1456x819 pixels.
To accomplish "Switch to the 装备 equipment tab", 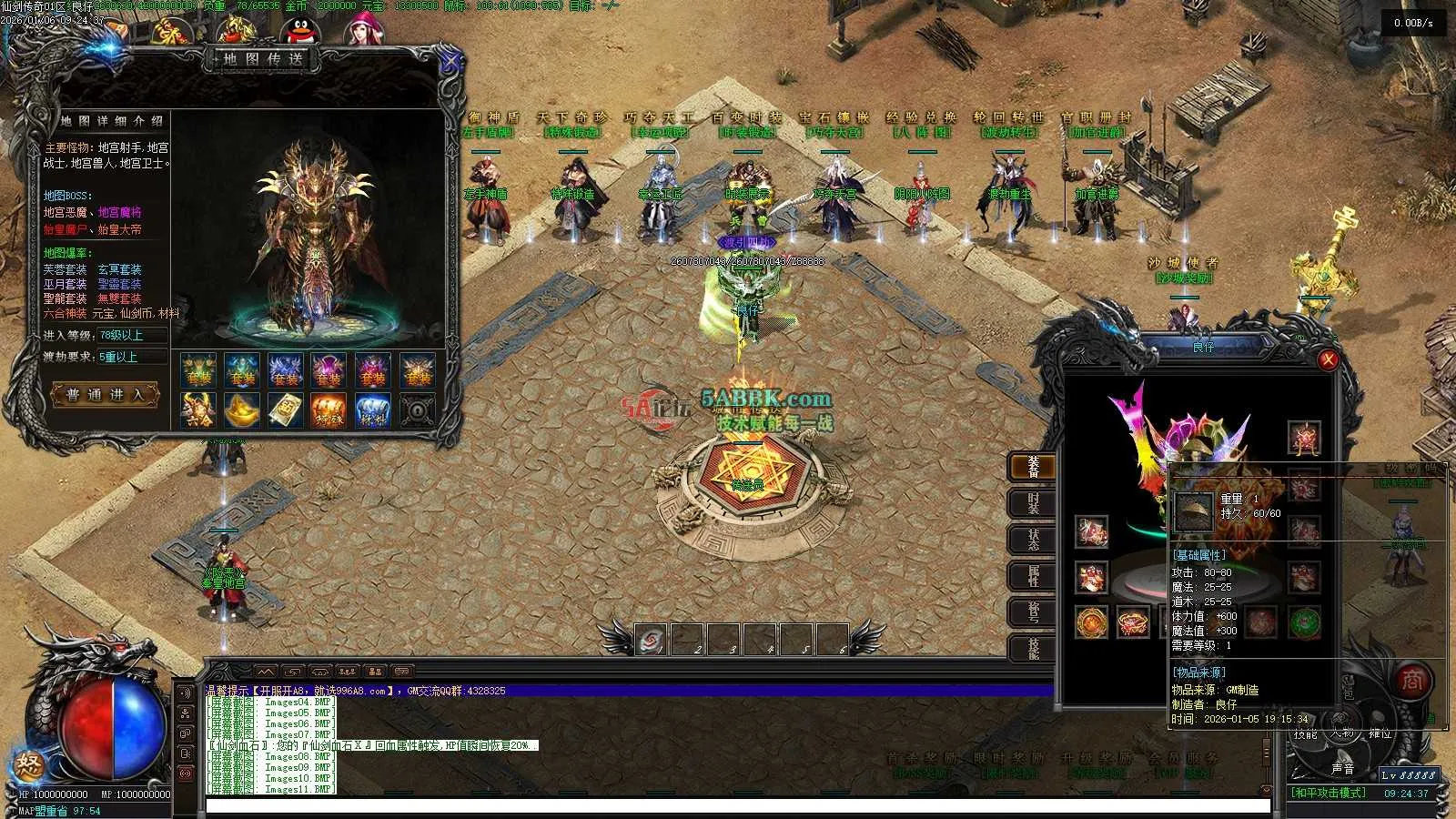I will click(1033, 467).
